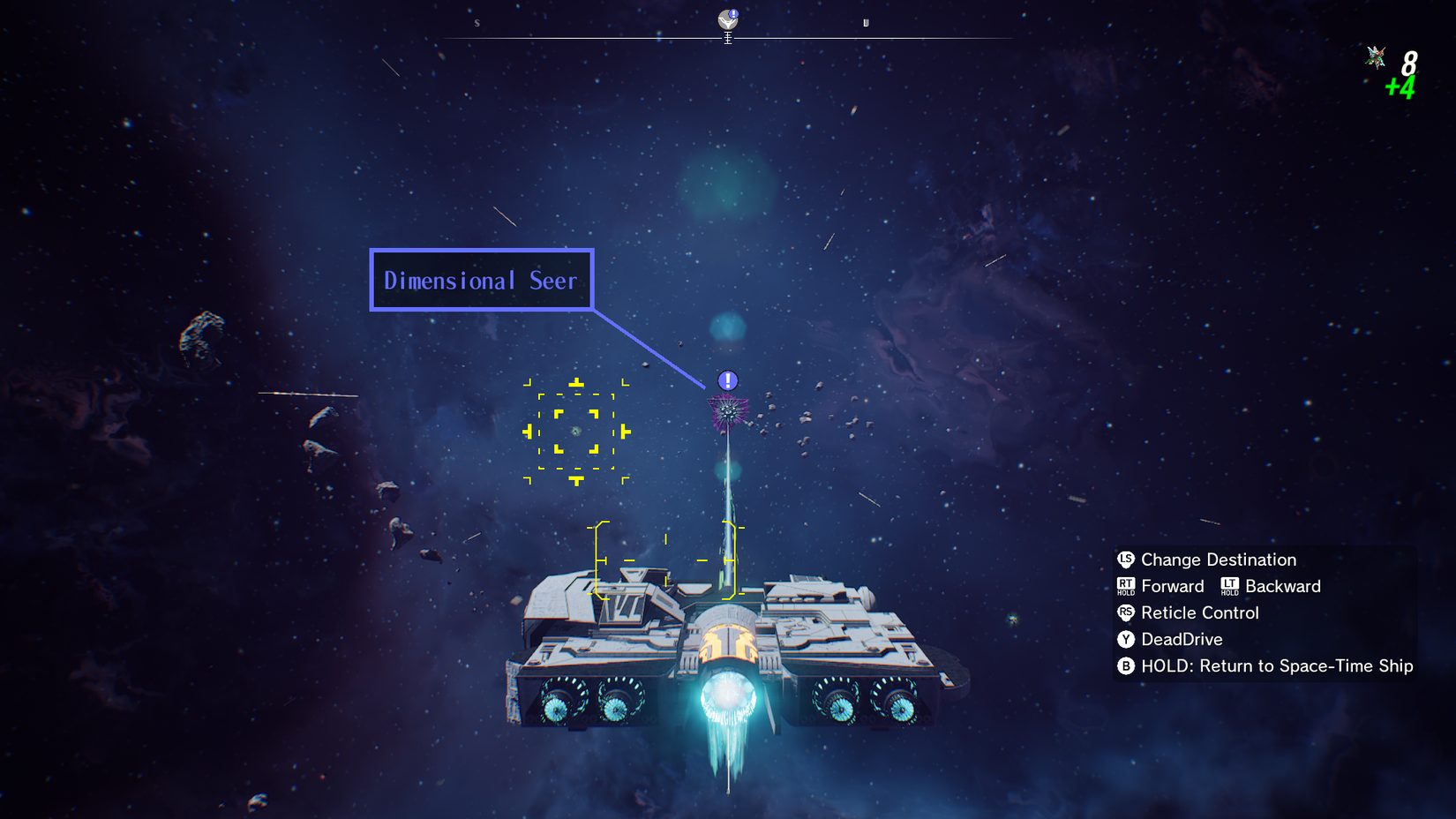Click the Y button icon beside DeadDrive

[x=1124, y=639]
